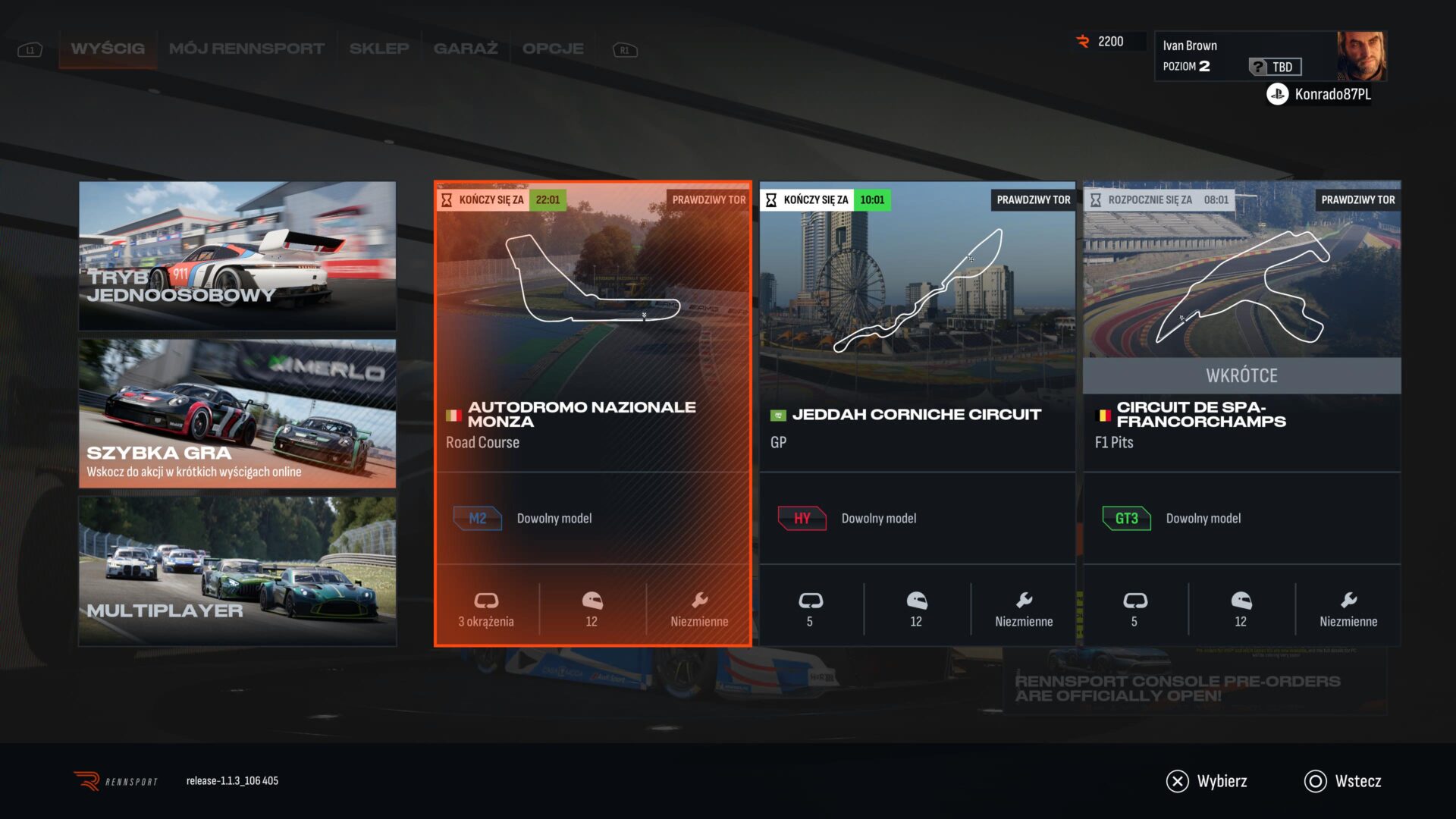Open Ivan Brown's player profile
The width and height of the screenshot is (1456, 819).
1270,56
